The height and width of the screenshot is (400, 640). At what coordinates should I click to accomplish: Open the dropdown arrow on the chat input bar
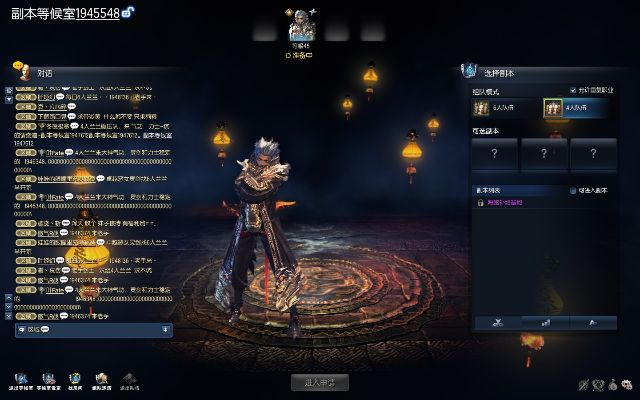point(165,329)
